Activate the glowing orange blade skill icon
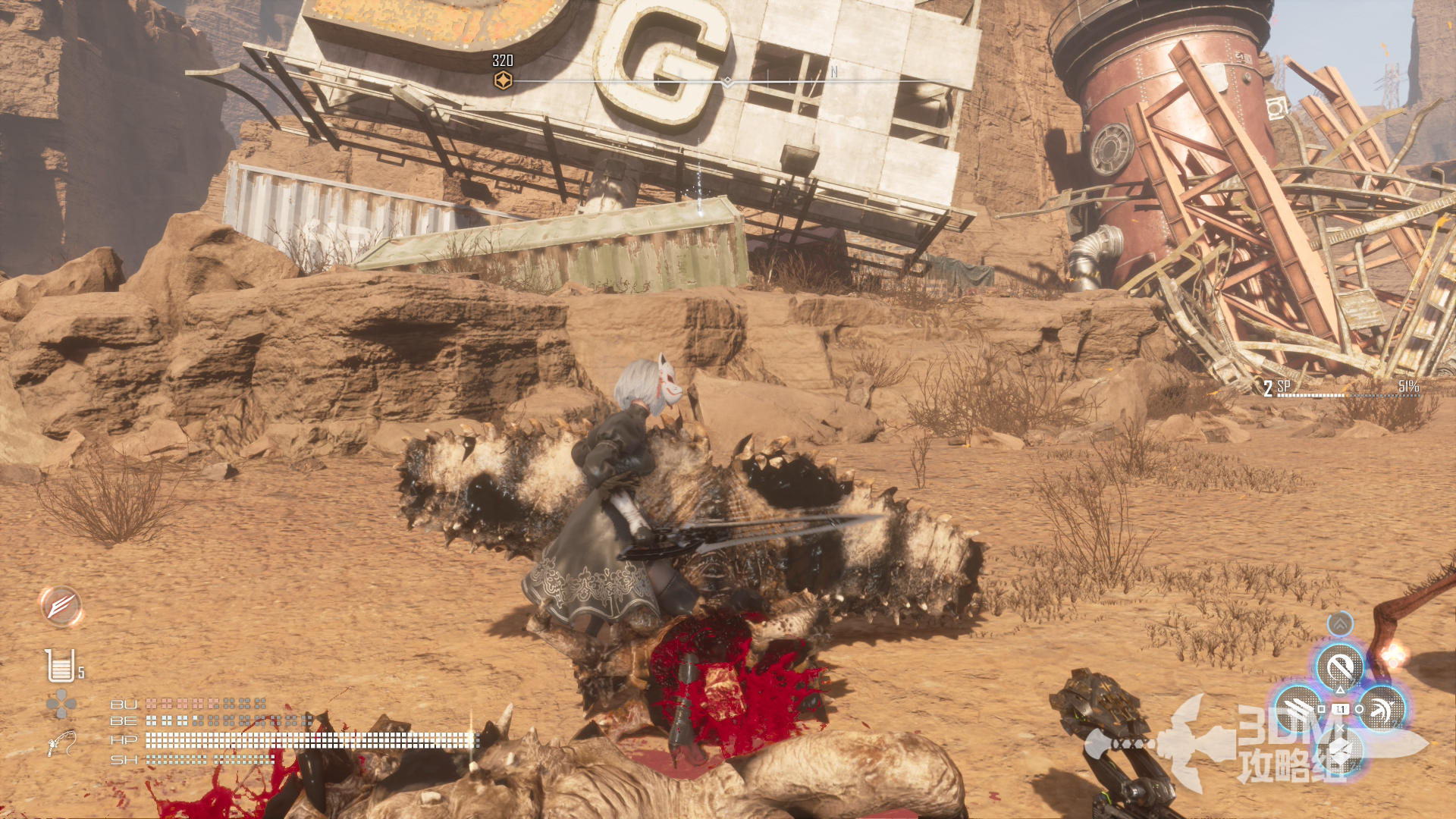 coord(61,607)
